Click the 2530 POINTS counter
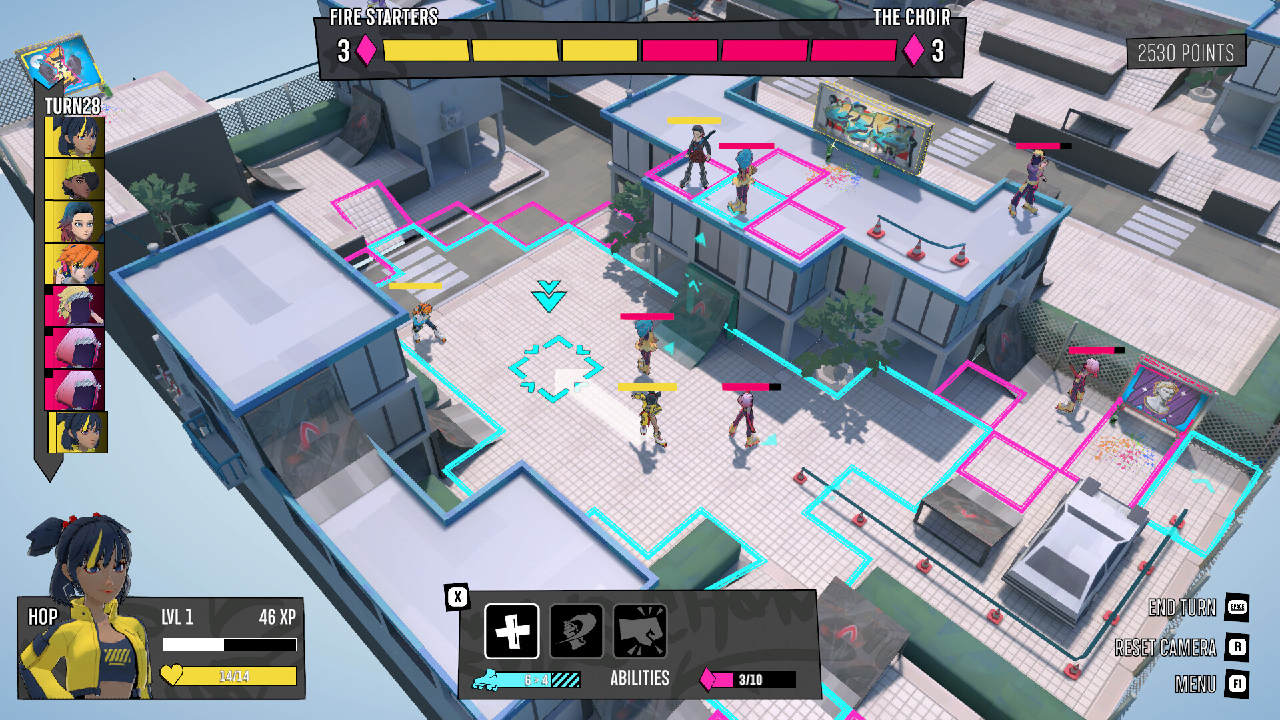The height and width of the screenshot is (720, 1280). point(1184,51)
